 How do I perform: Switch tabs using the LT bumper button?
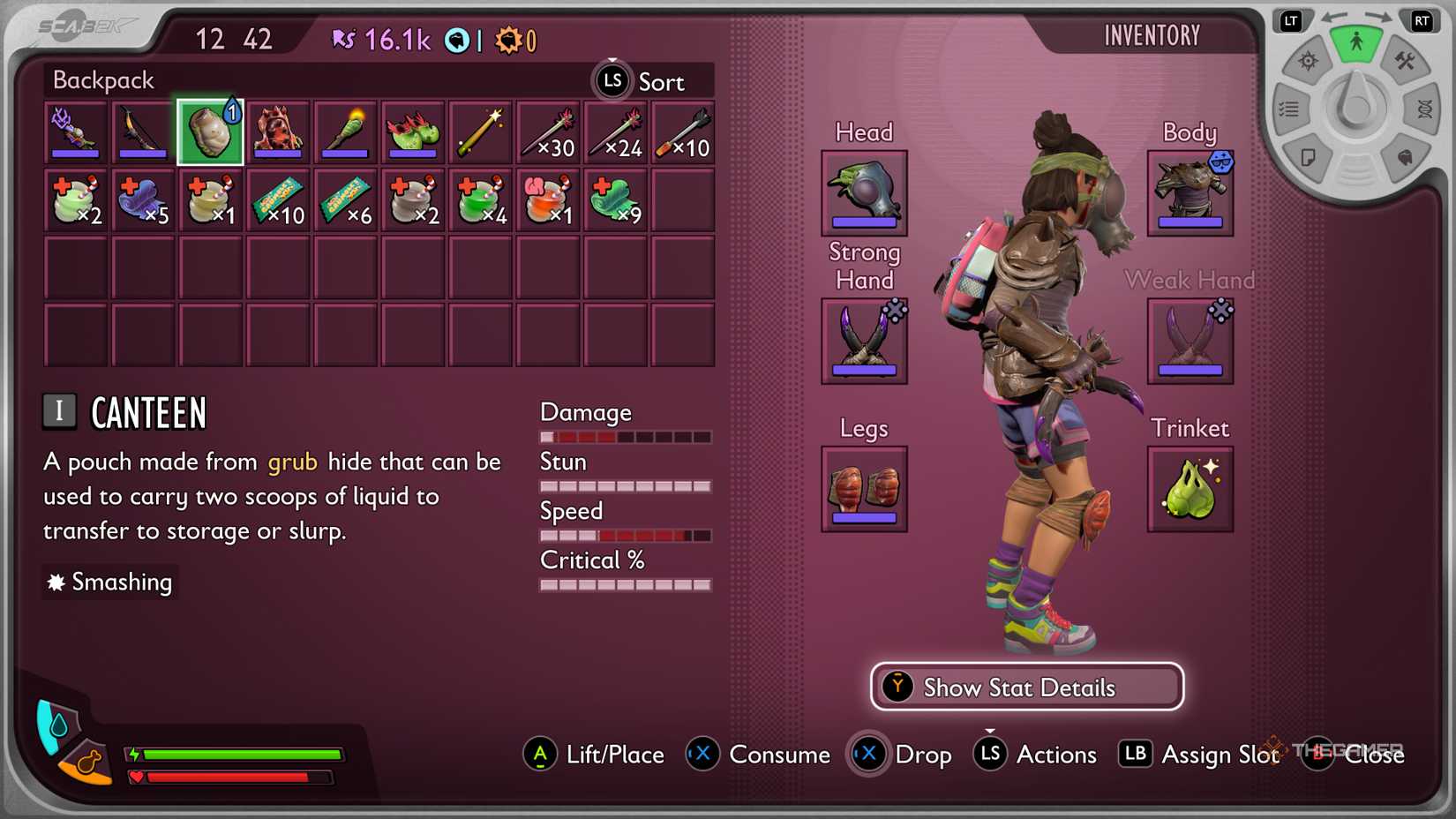point(1291,20)
